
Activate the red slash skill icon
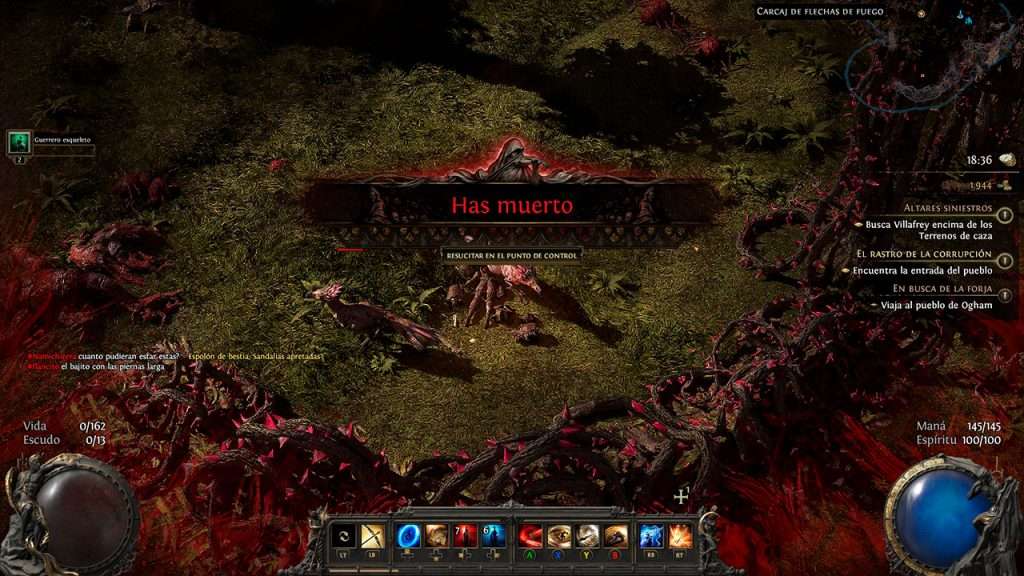[531, 535]
